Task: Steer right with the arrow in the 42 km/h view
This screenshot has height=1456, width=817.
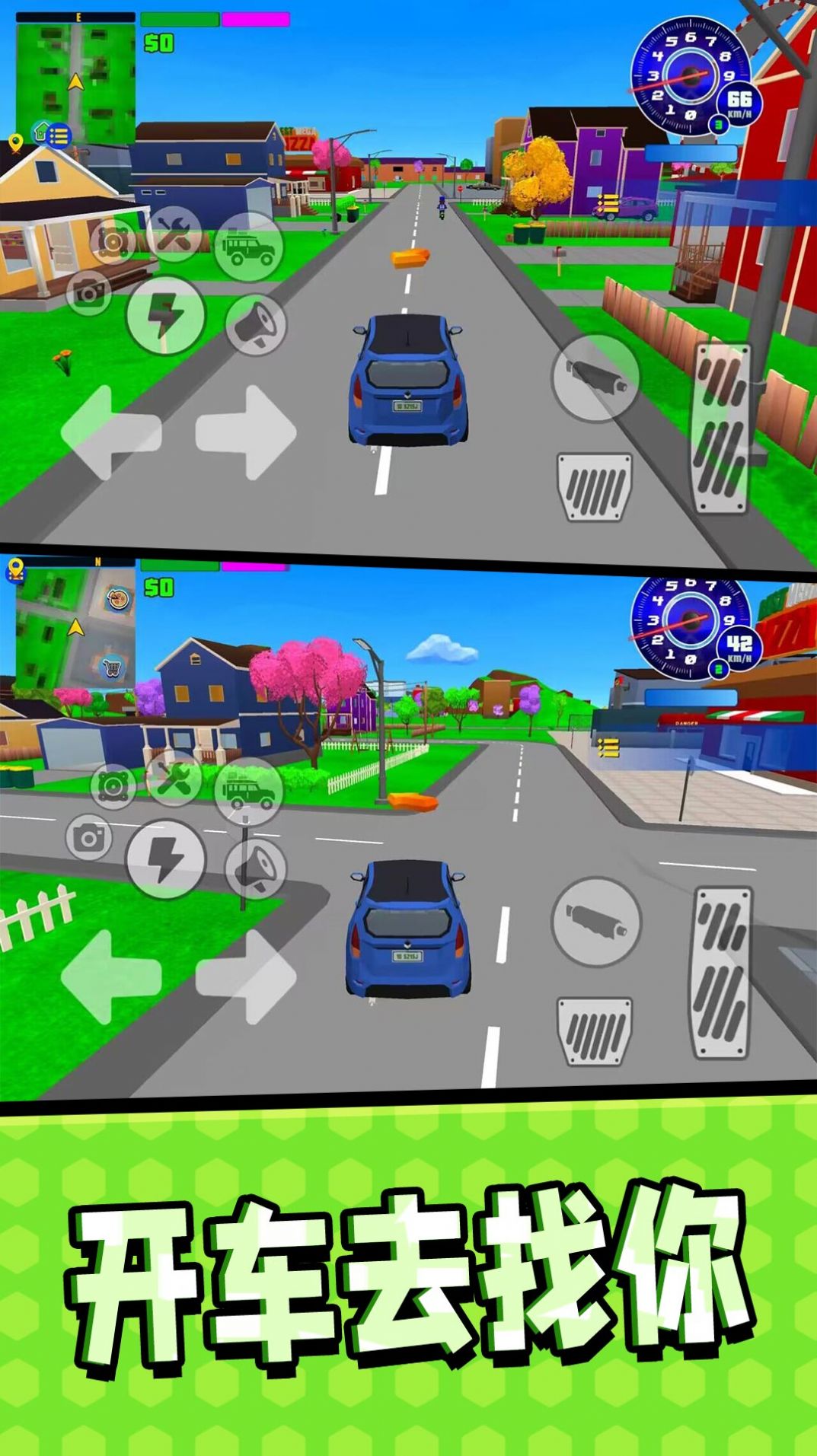Action: [246, 977]
